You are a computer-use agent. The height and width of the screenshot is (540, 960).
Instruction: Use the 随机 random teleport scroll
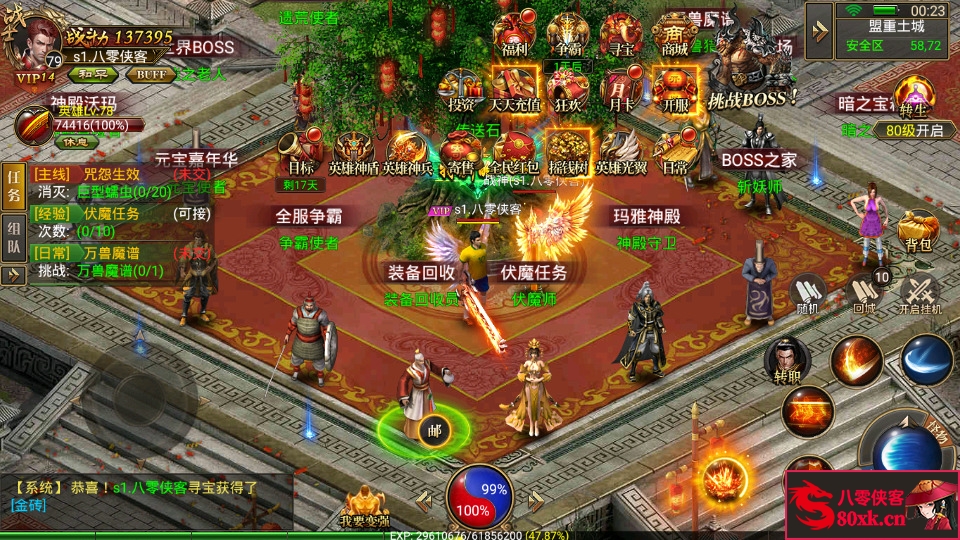pos(808,294)
